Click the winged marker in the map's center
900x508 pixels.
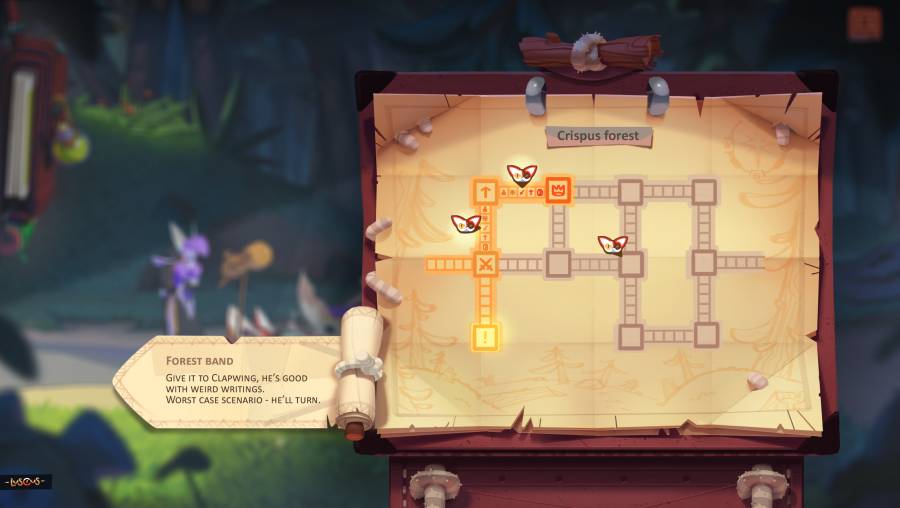coord(612,244)
